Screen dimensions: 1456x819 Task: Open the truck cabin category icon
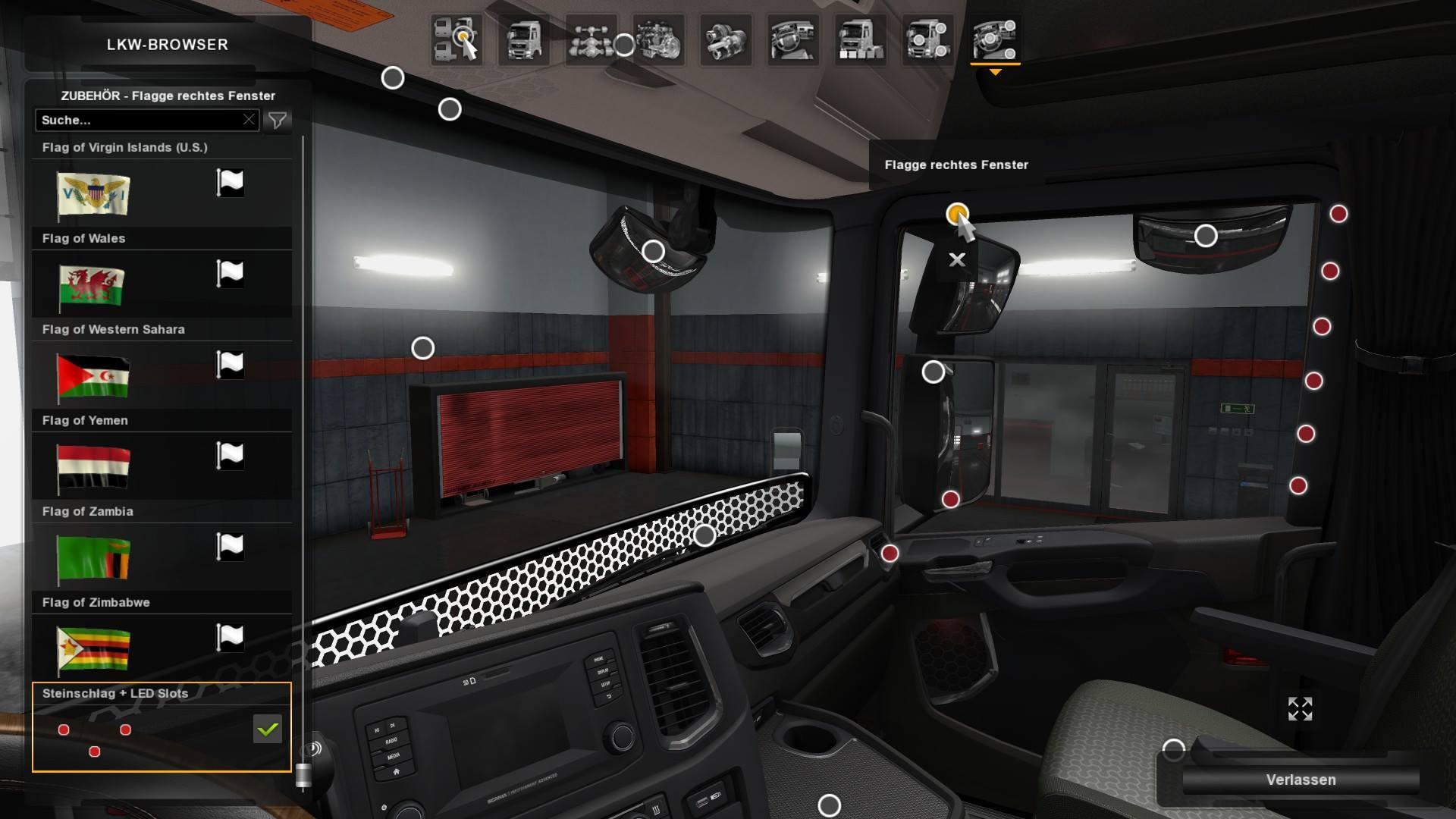(524, 39)
